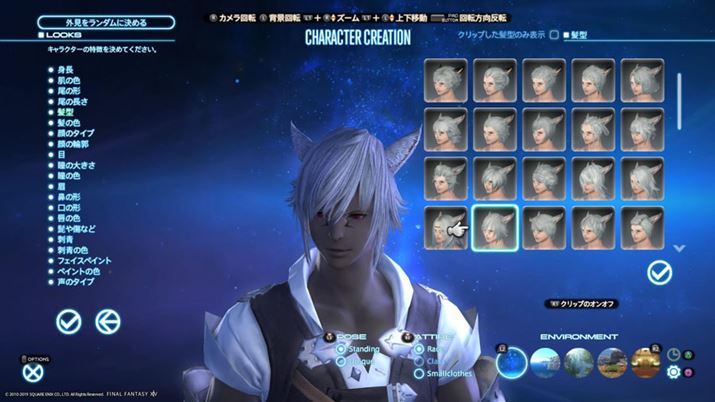
Task: Confirm hairstyle with the checkmark beside the grid
Action: click(x=659, y=271)
